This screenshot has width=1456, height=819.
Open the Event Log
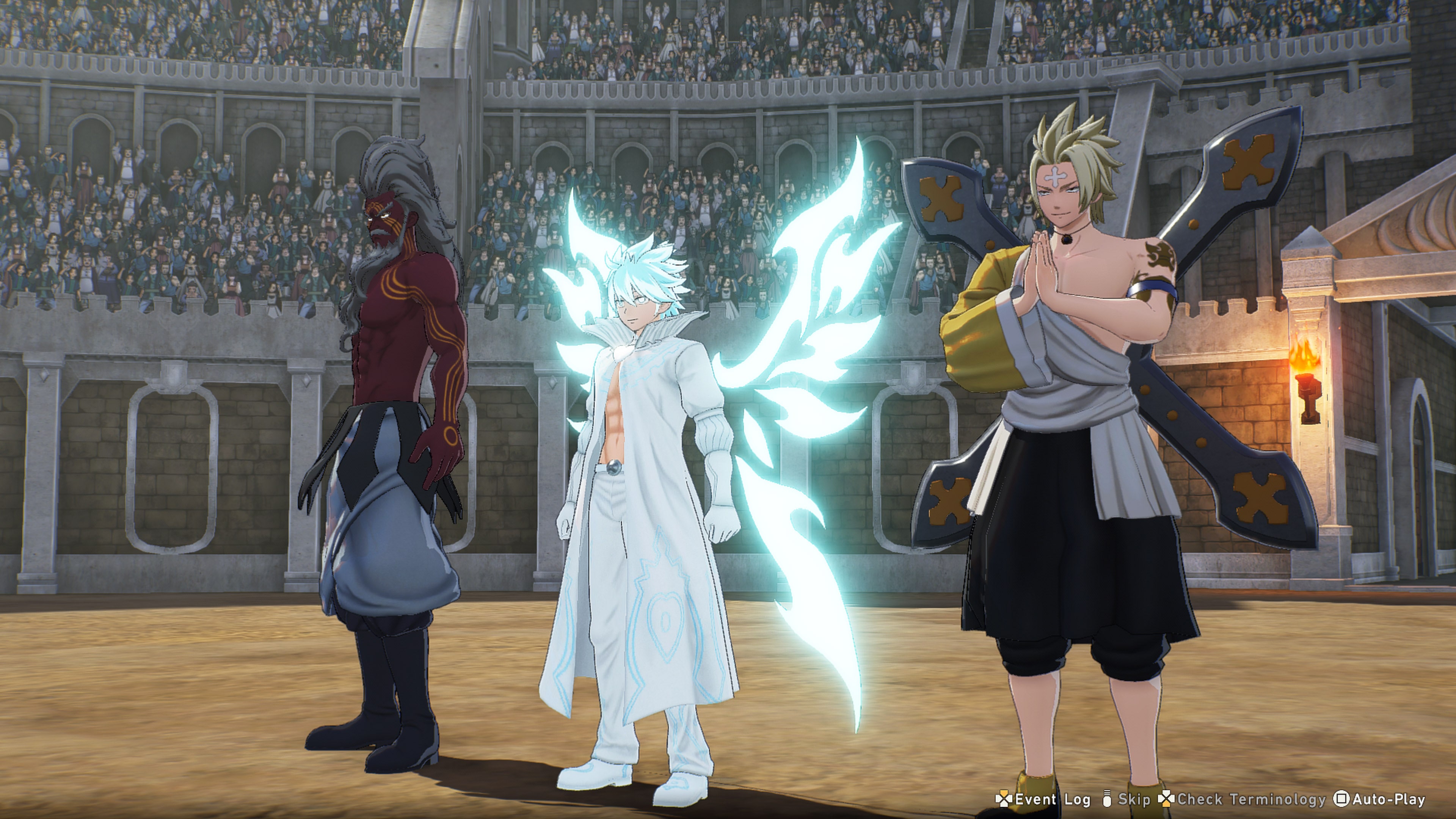point(1043,799)
